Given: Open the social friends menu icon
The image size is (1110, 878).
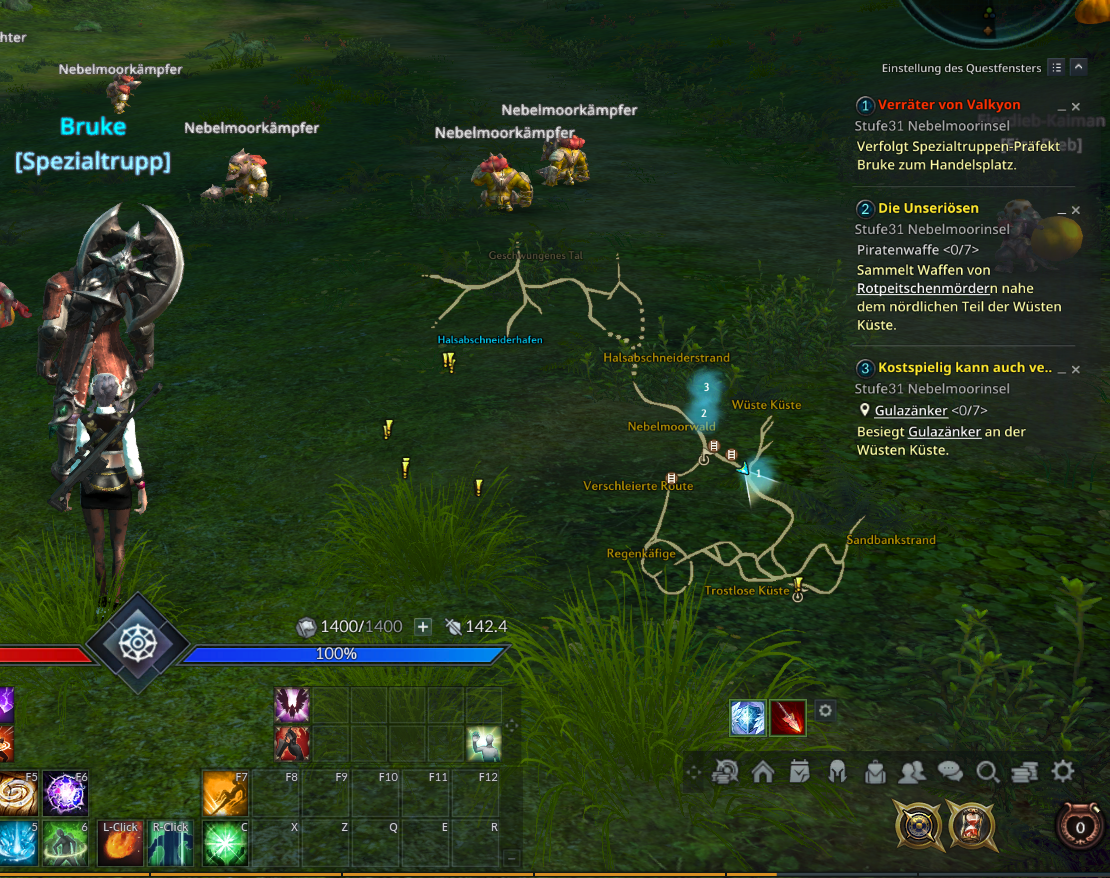Looking at the screenshot, I should click(x=912, y=771).
